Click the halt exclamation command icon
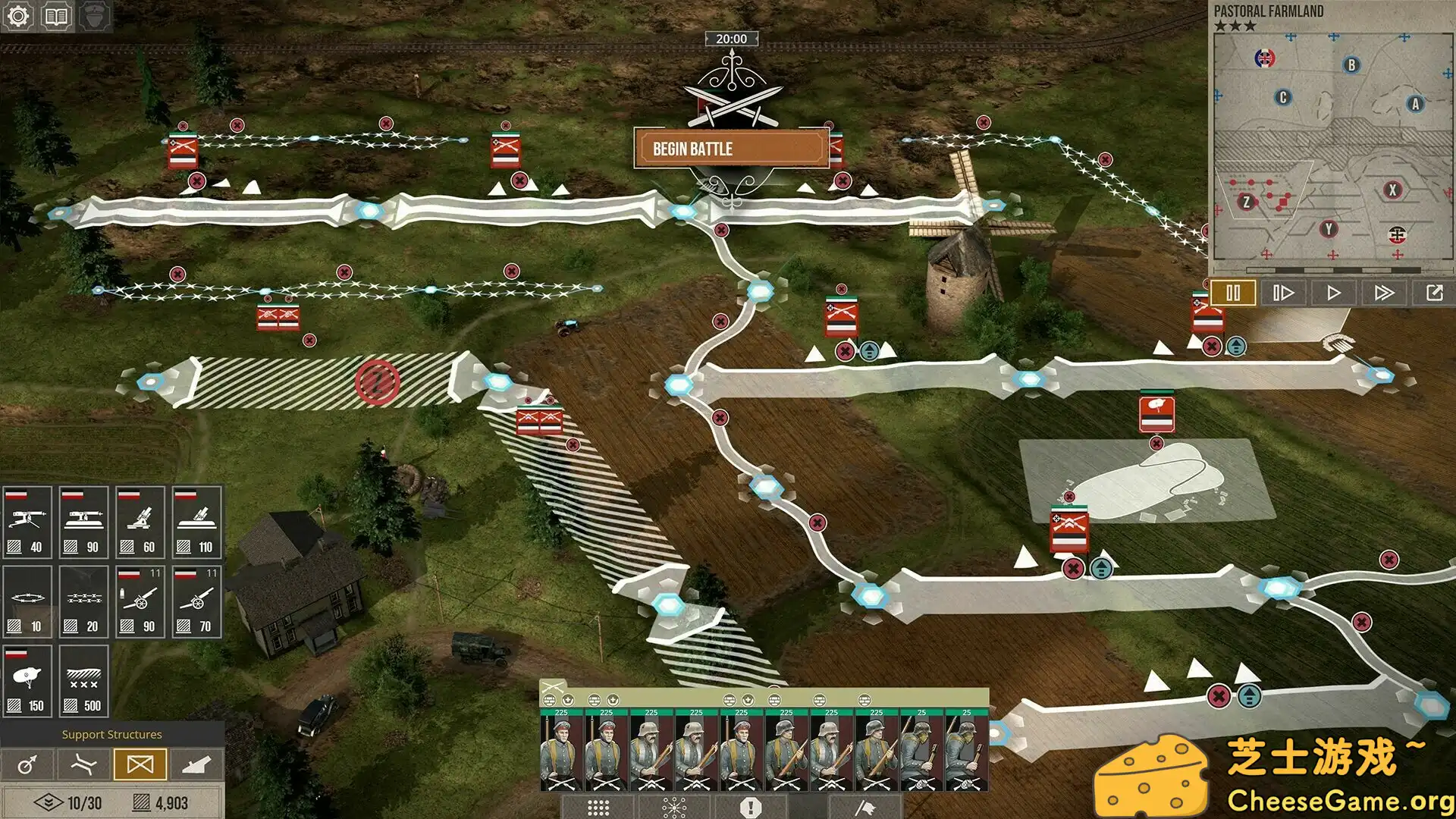The image size is (1456, 819). point(751,808)
